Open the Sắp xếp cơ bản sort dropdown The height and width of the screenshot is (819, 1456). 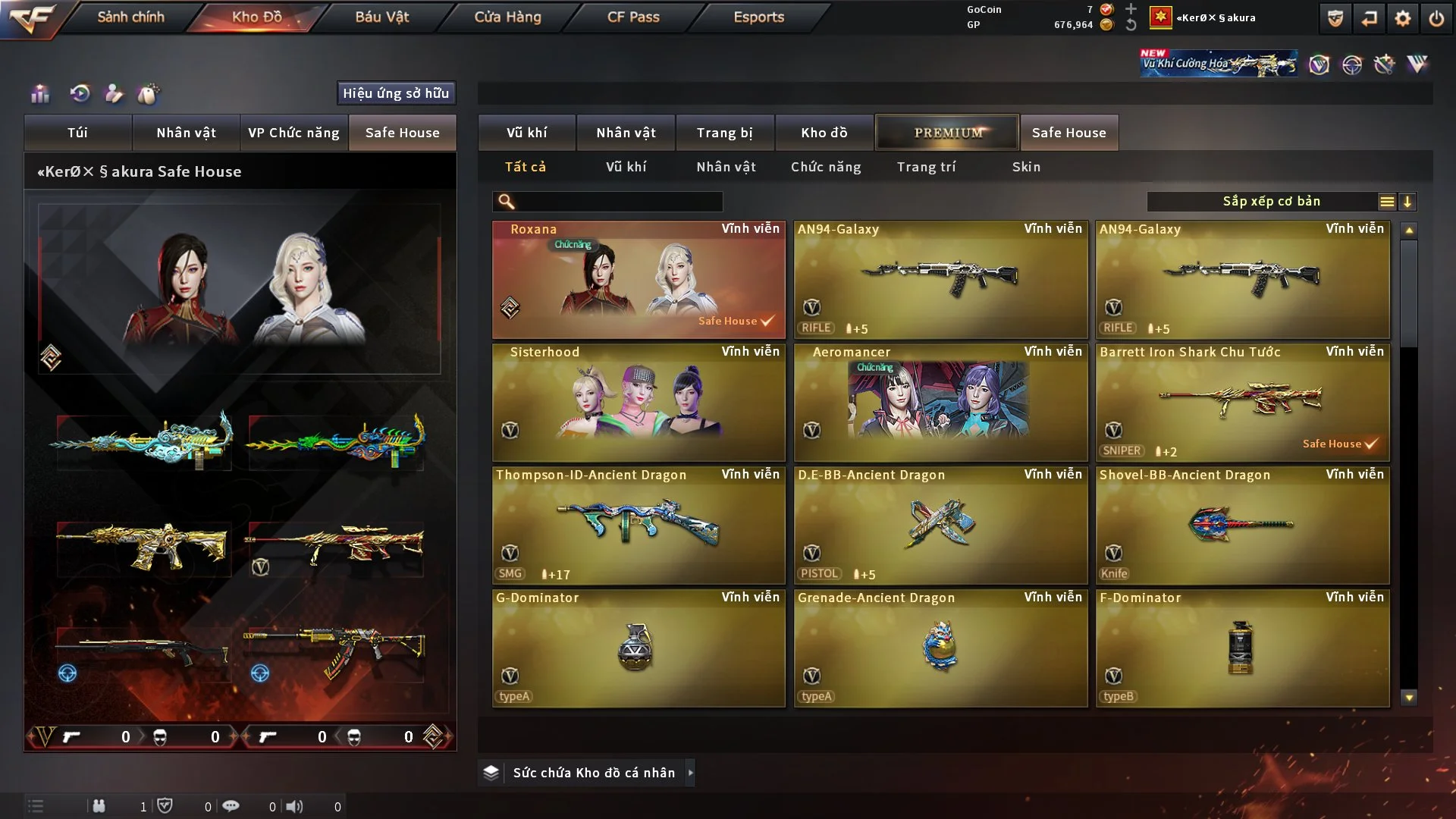tap(1270, 202)
